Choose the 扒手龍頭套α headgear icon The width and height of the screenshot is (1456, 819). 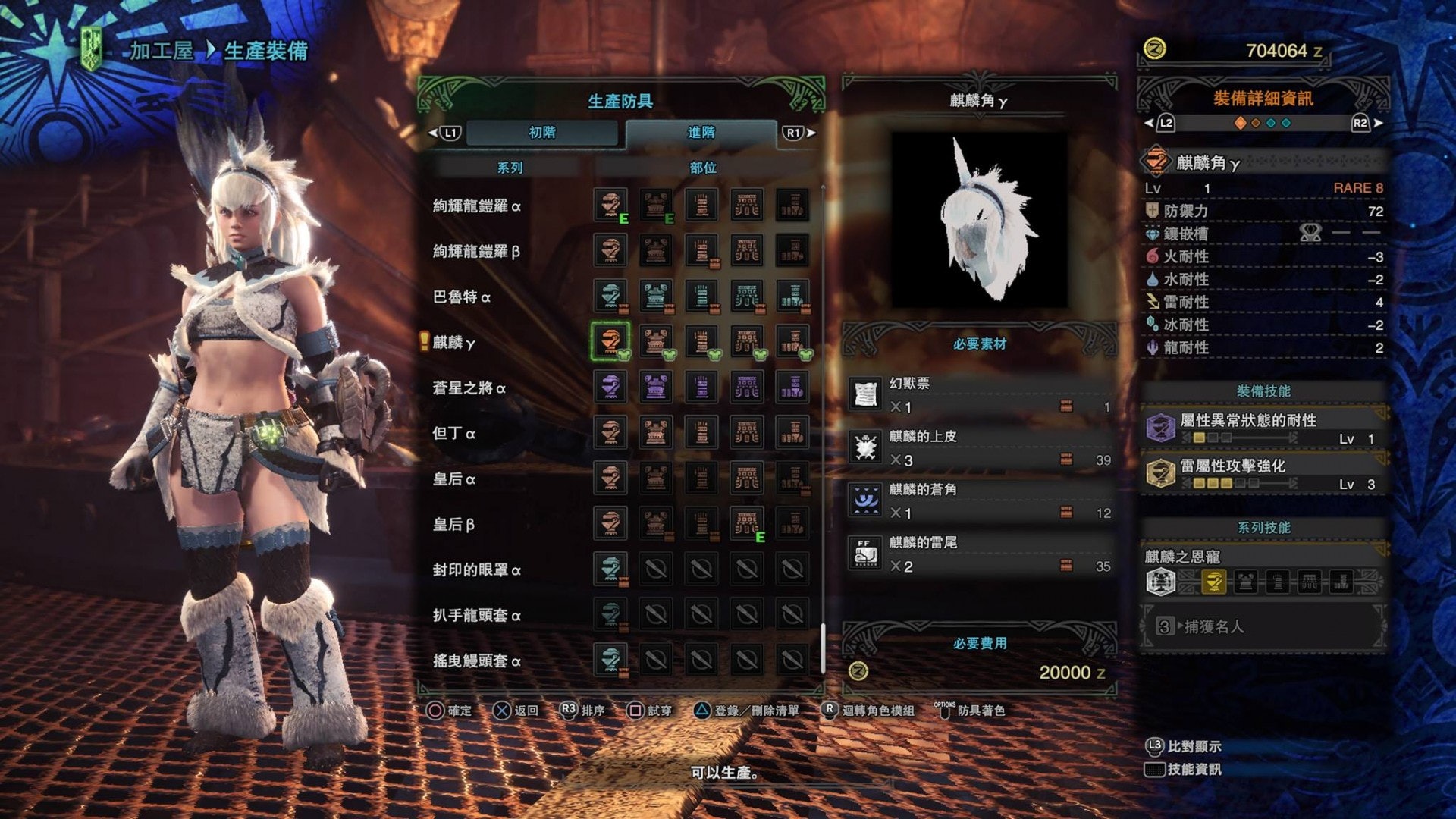610,614
